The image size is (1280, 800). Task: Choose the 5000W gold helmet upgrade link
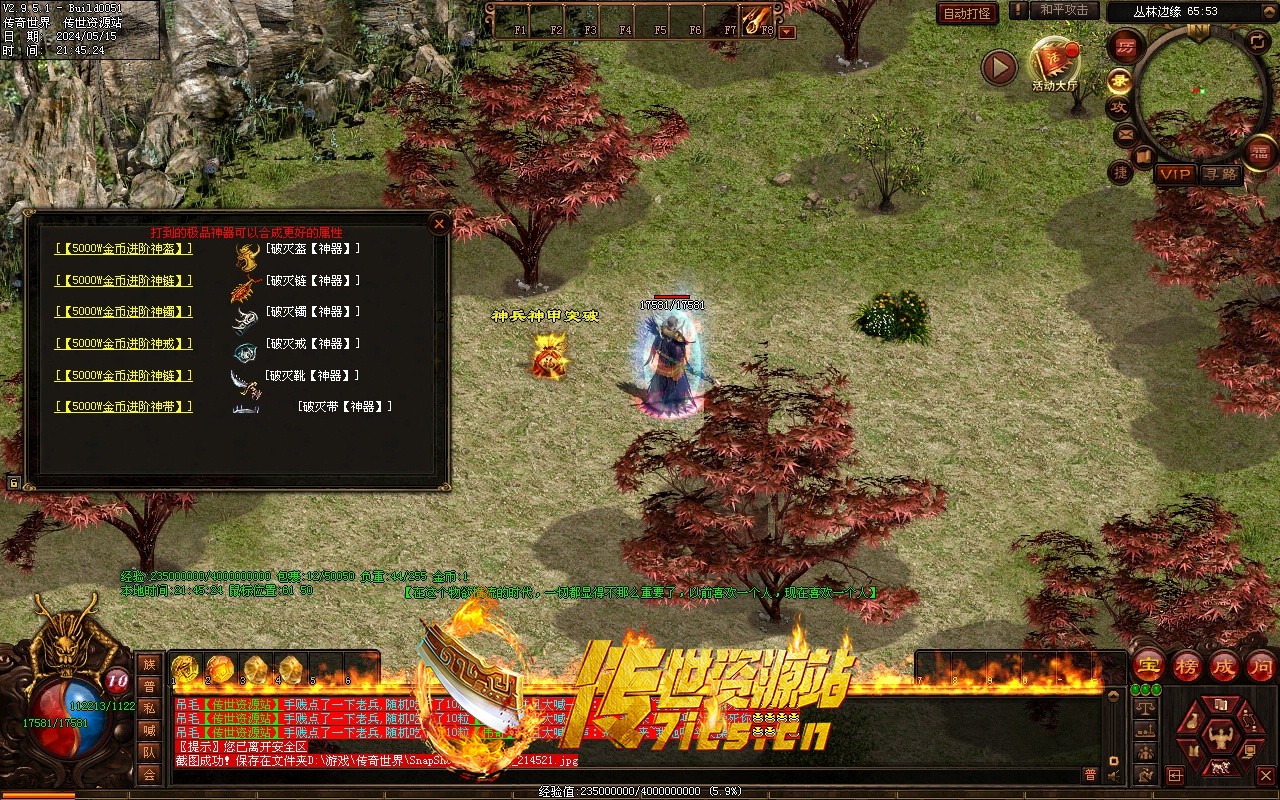pyautogui.click(x=124, y=249)
